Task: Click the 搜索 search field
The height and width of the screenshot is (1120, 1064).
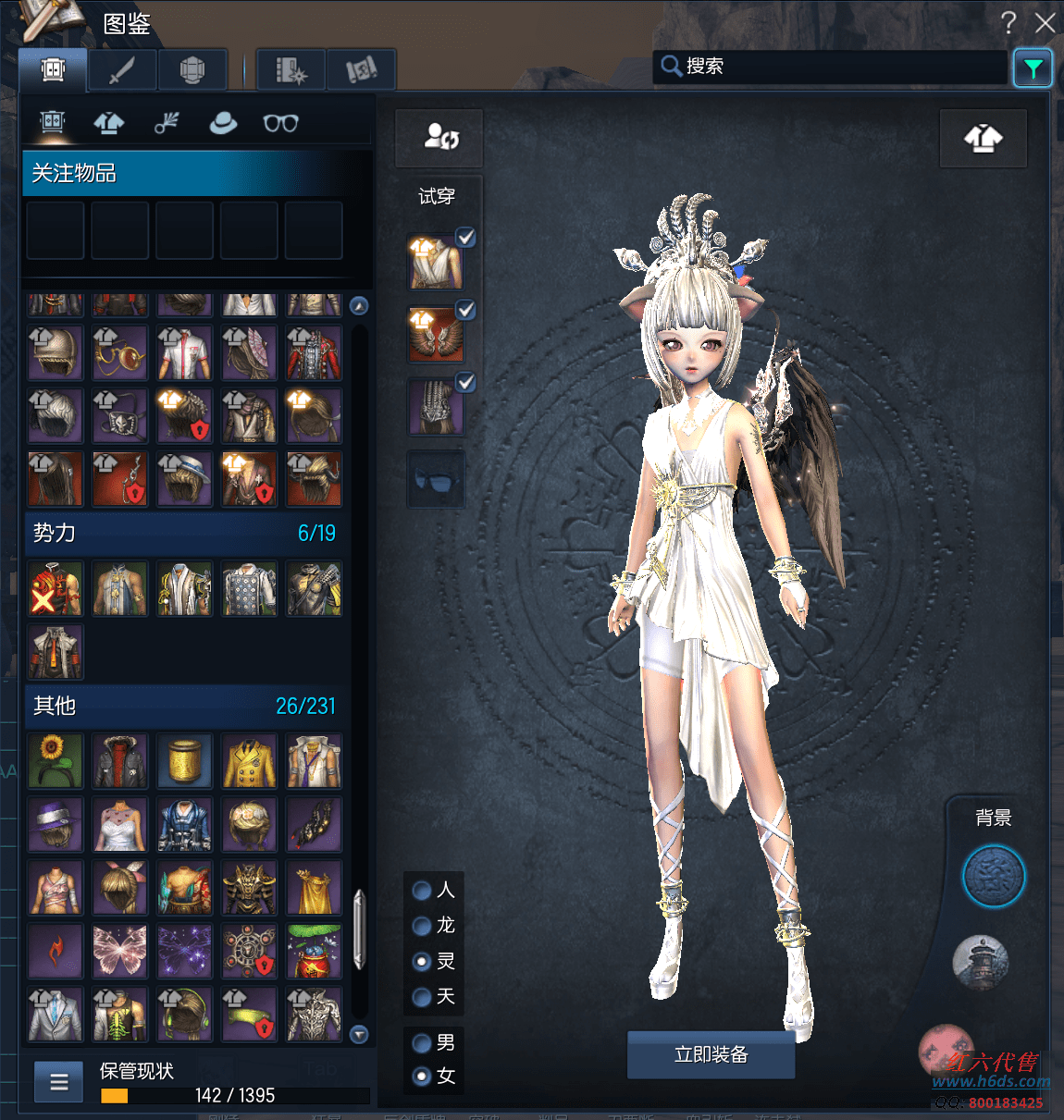Action: coord(833,67)
